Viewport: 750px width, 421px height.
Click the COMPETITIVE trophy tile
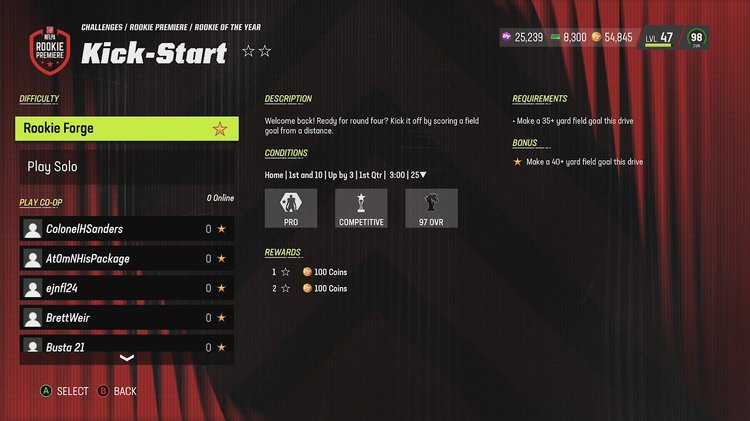(361, 209)
